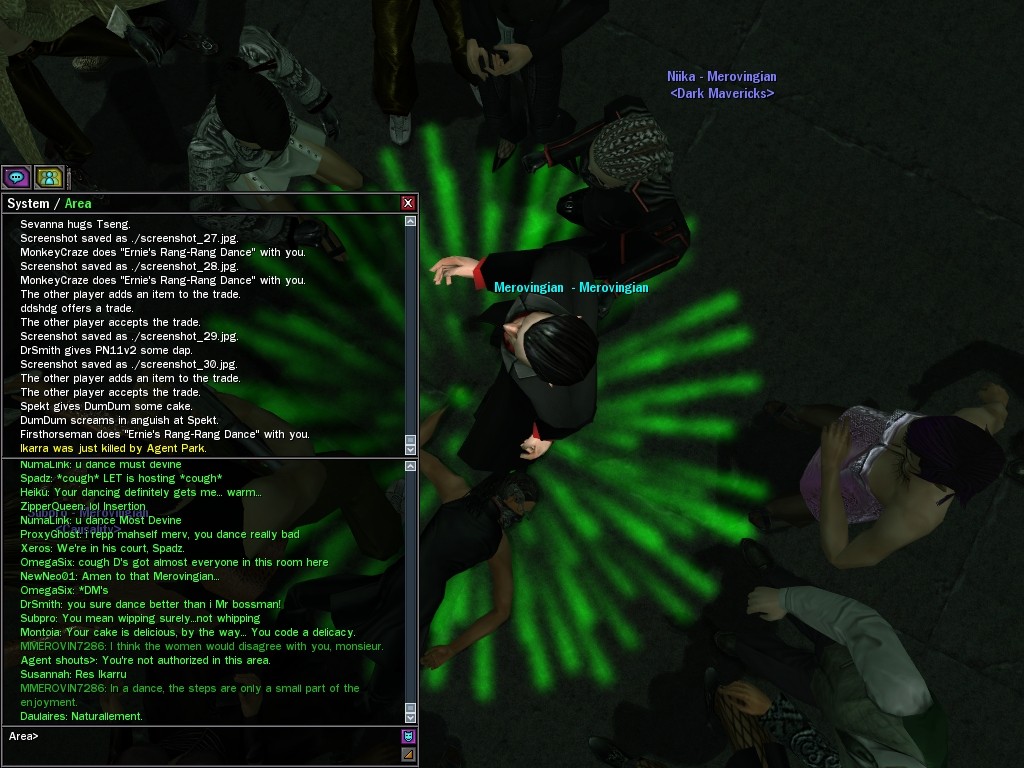Select the Area tab label in chat header
The width and height of the screenshot is (1024, 768).
(78, 204)
